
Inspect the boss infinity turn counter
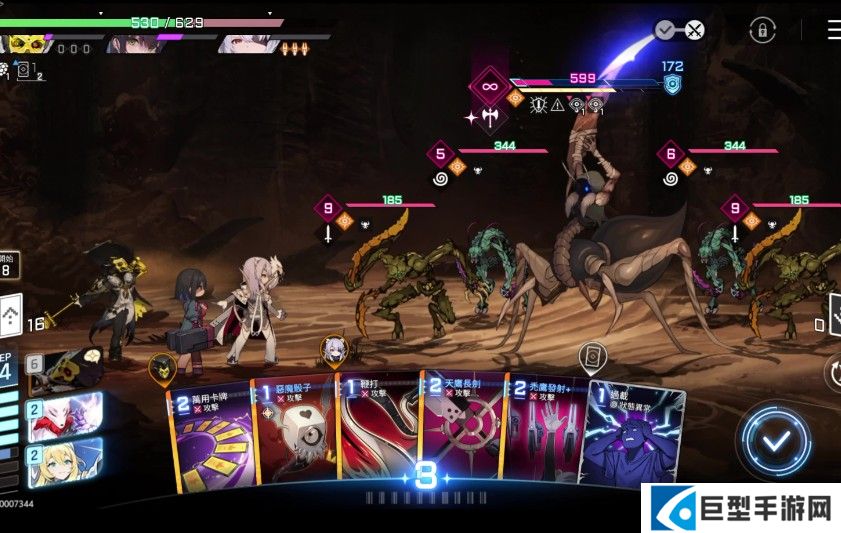(x=489, y=87)
